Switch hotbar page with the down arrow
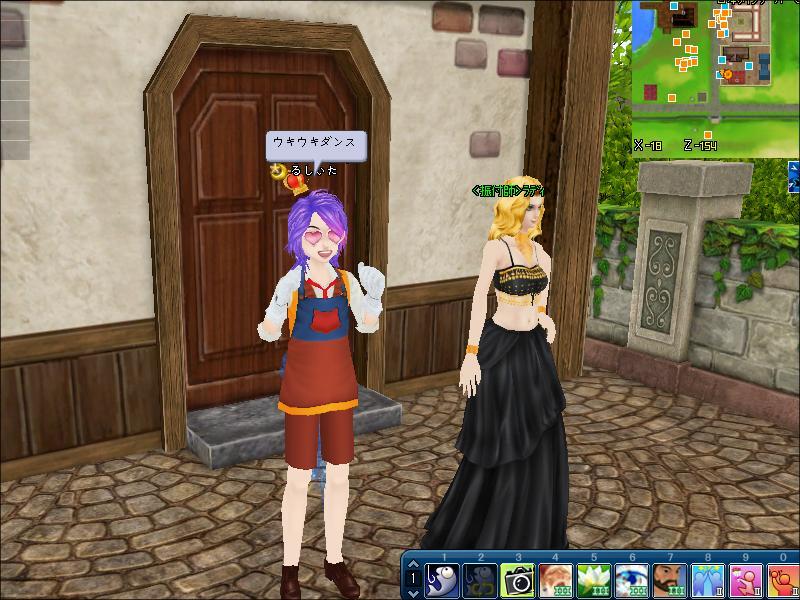The image size is (800, 600). [413, 592]
